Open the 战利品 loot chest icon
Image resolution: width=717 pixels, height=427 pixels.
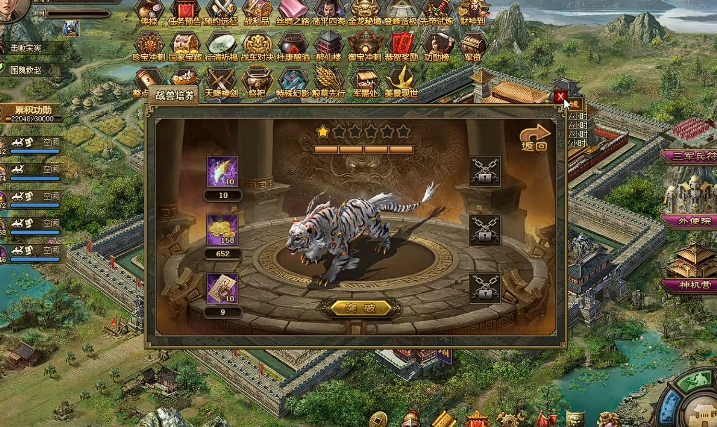point(258,12)
